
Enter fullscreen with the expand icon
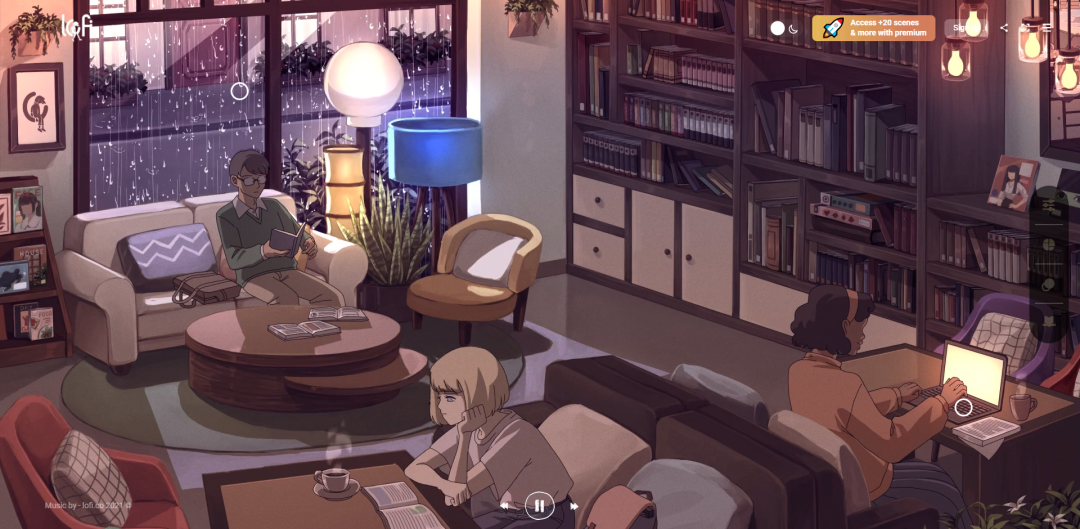(x=1026, y=28)
